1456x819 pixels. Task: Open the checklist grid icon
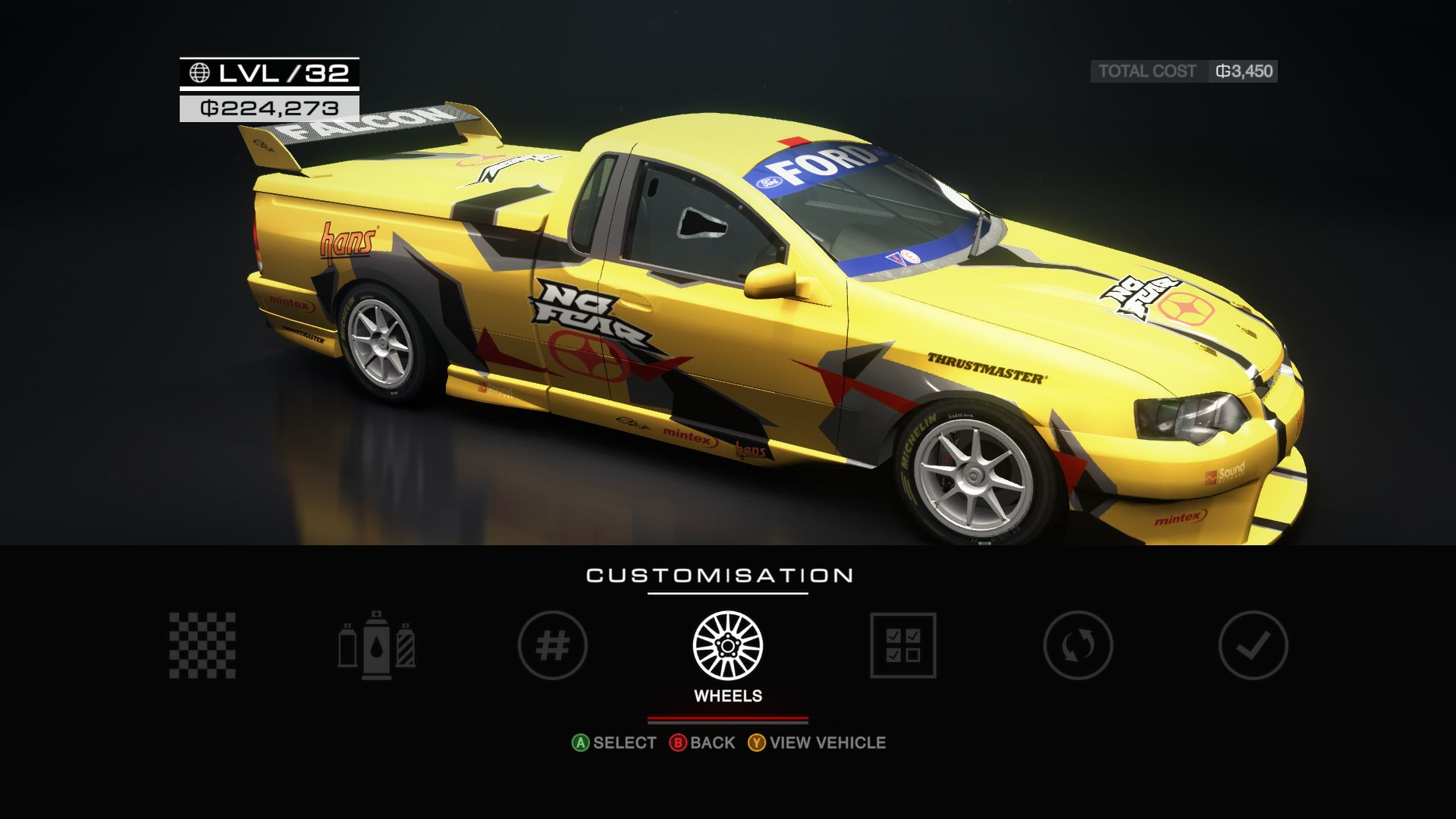pyautogui.click(x=903, y=645)
